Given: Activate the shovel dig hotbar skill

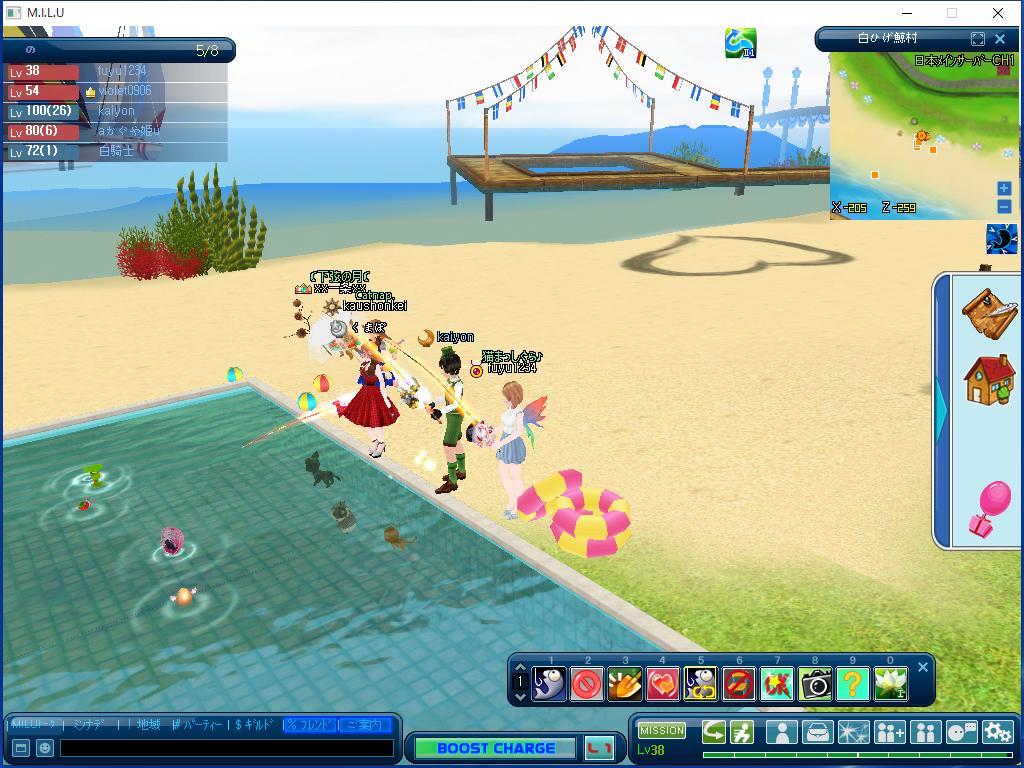Looking at the screenshot, I should (625, 684).
